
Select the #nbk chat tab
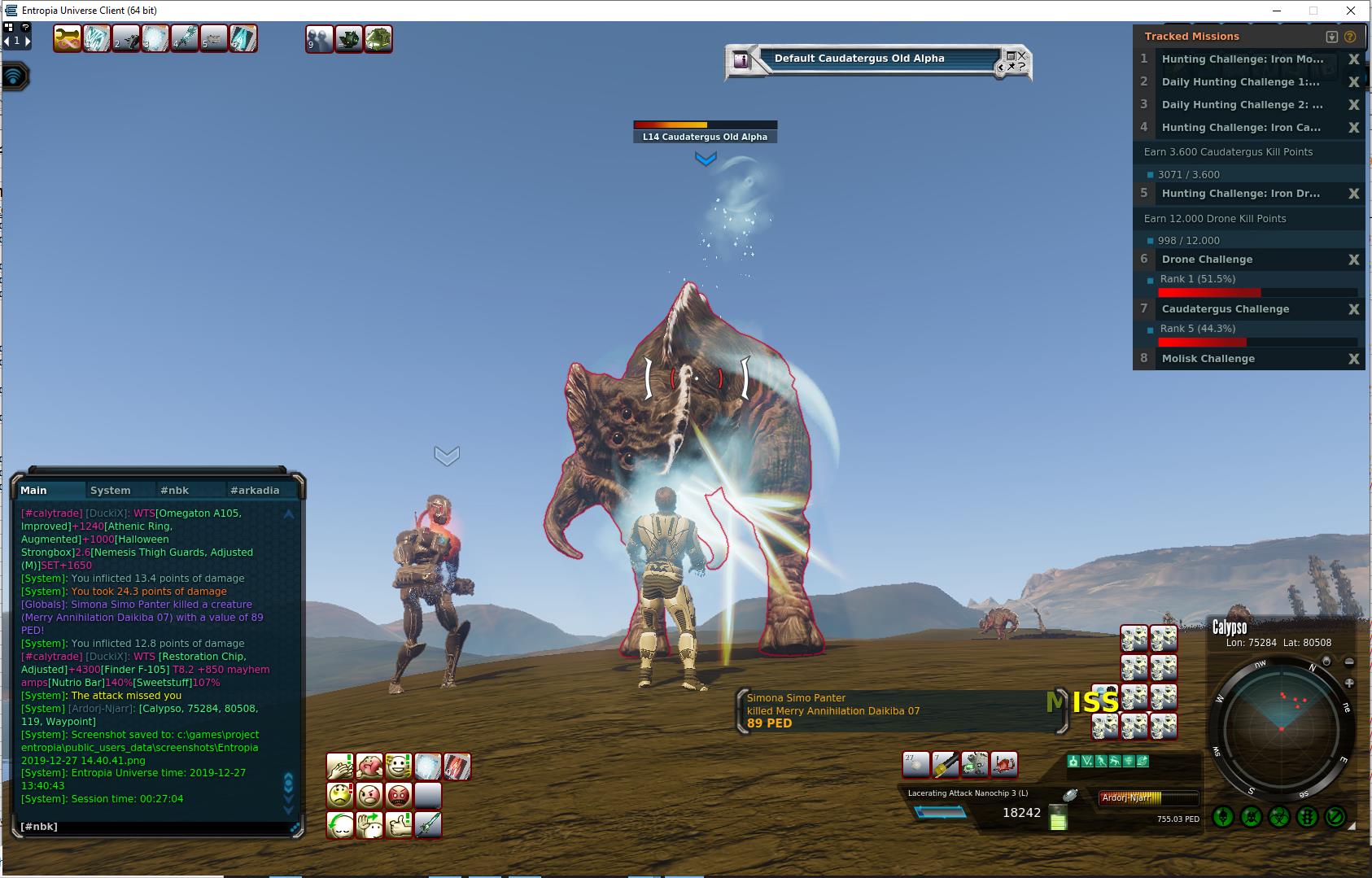174,490
